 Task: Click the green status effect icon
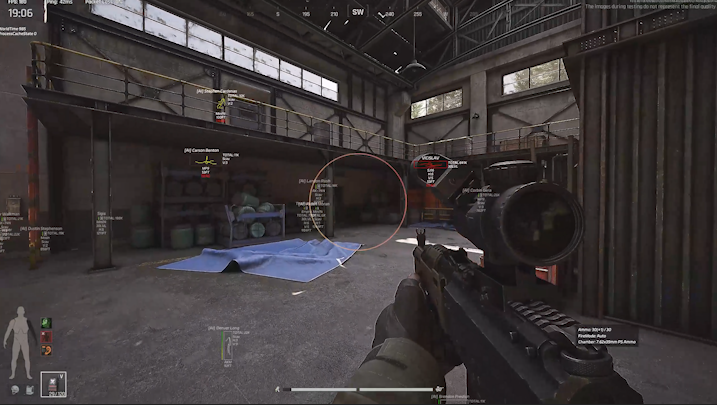[x=46, y=324]
